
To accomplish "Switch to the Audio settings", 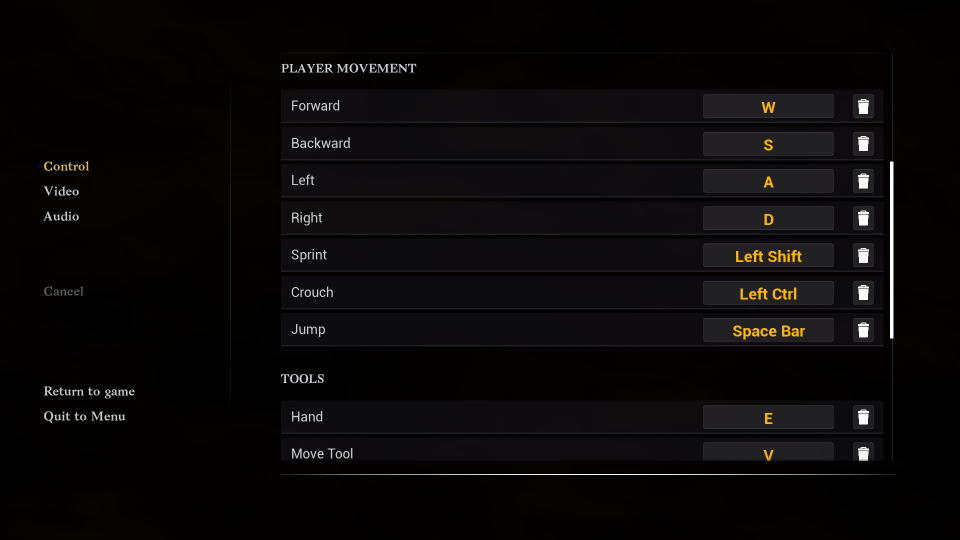I will pos(61,216).
